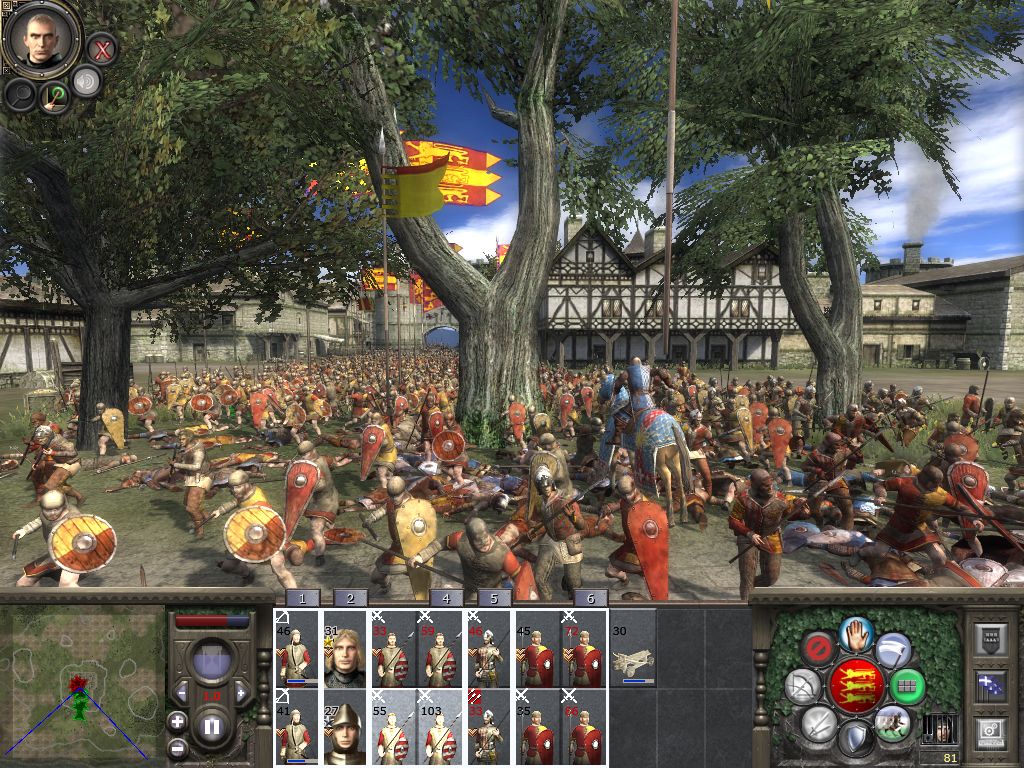Screen dimensions: 1024x768
Task: Toggle the advisor speaker sound button
Action: pos(86,81)
